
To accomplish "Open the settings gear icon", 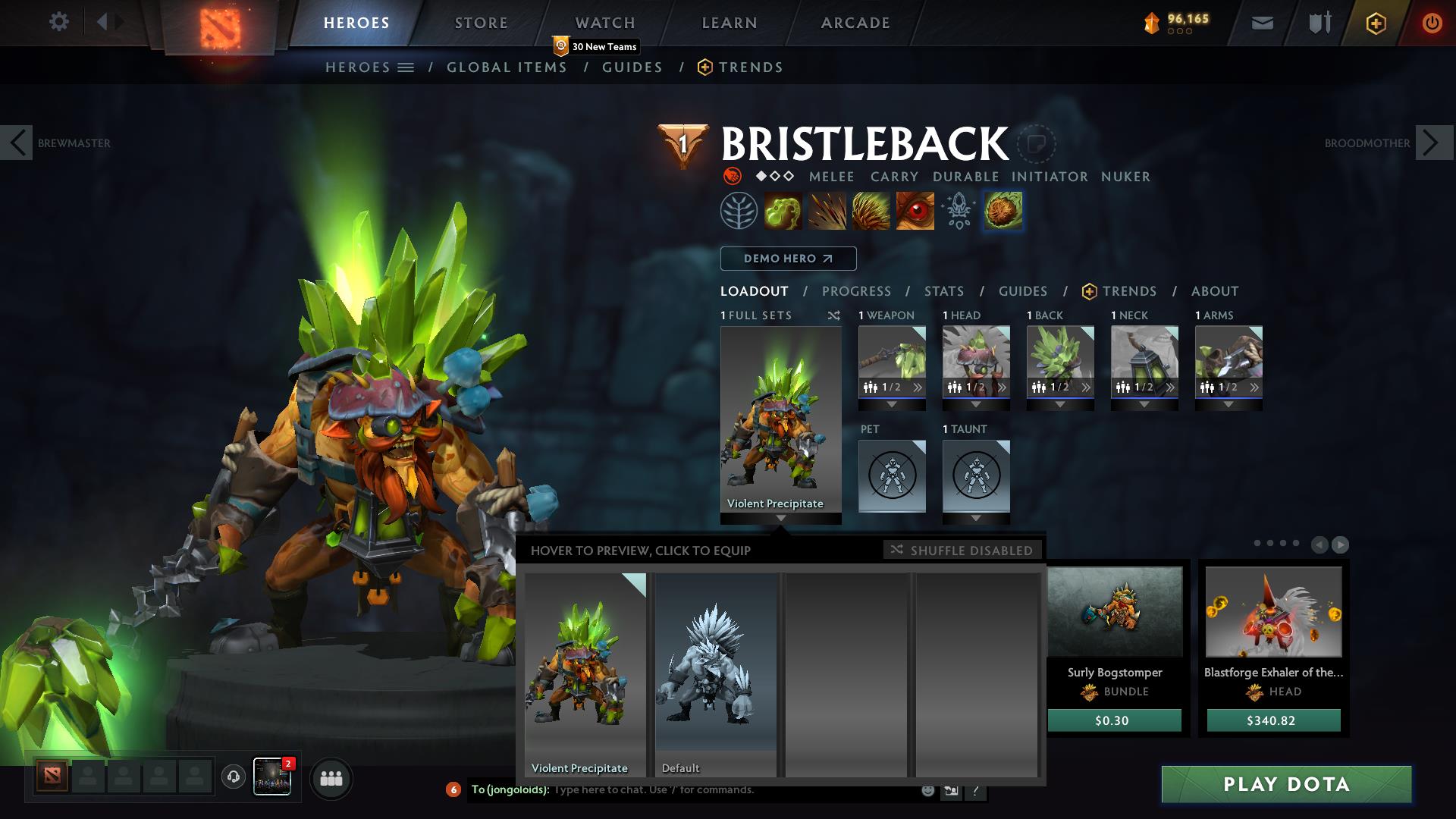I will point(58,21).
